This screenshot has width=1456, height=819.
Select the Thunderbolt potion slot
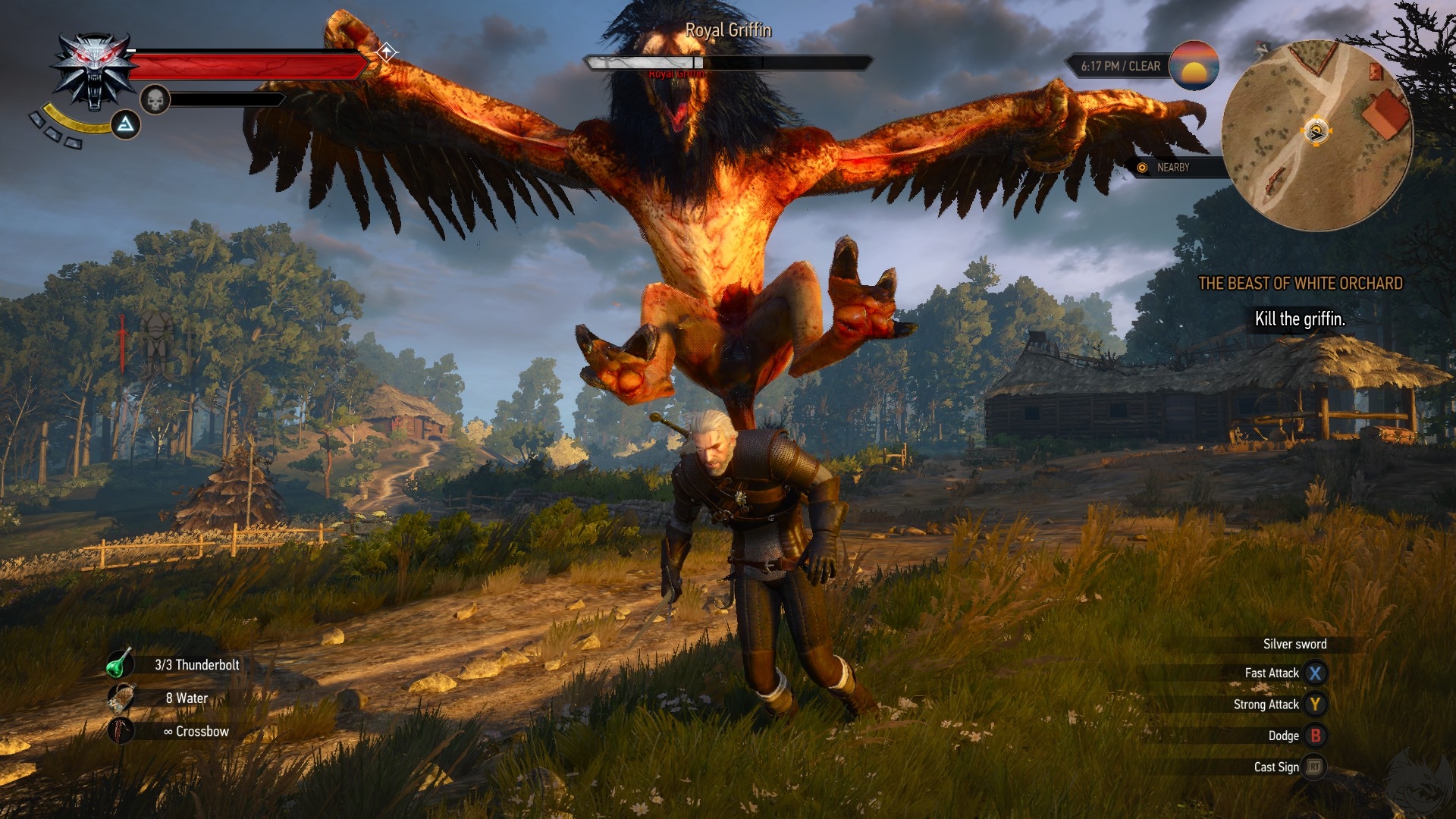point(120,664)
